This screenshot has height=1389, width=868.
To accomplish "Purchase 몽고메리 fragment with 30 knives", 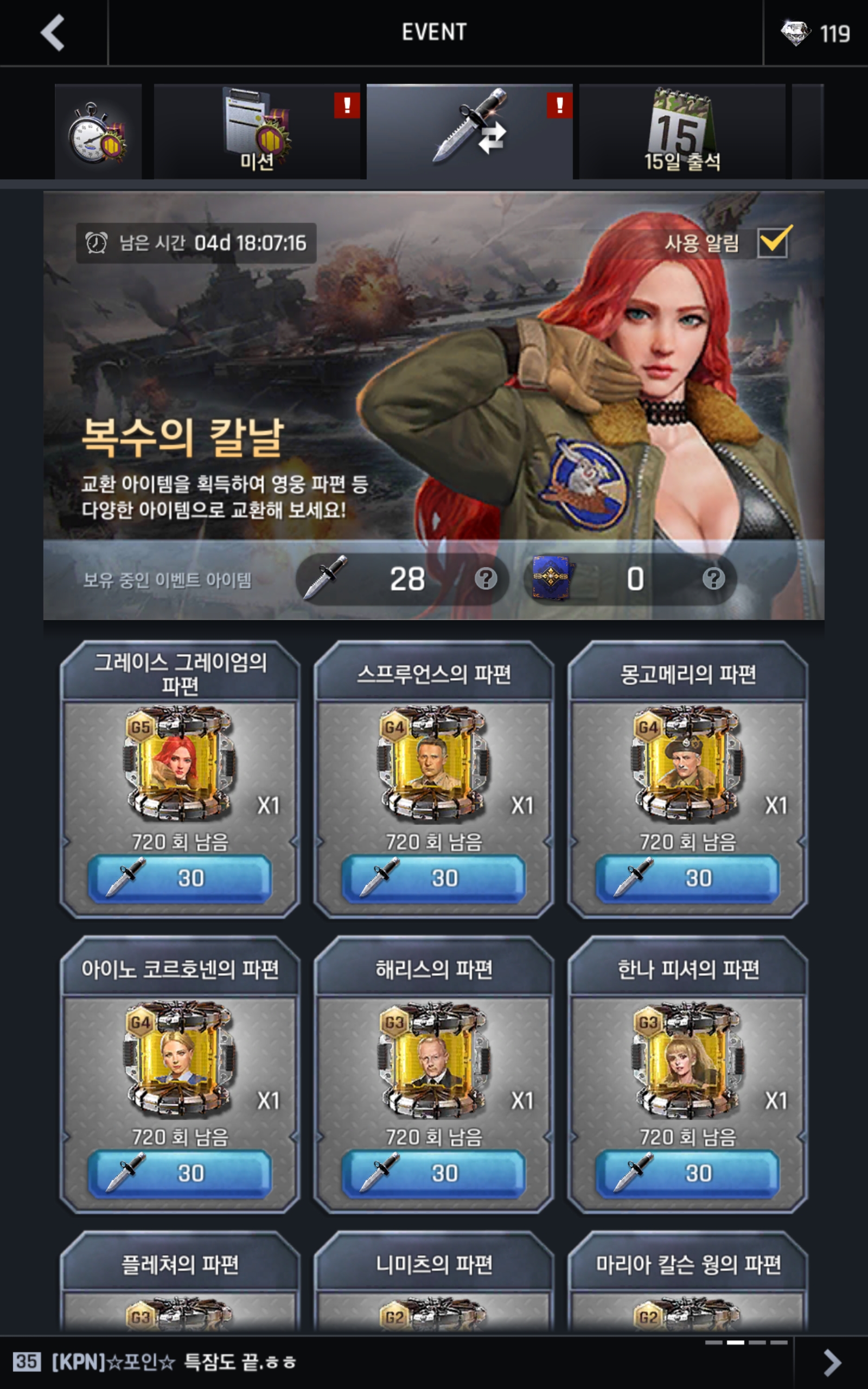I will click(687, 877).
